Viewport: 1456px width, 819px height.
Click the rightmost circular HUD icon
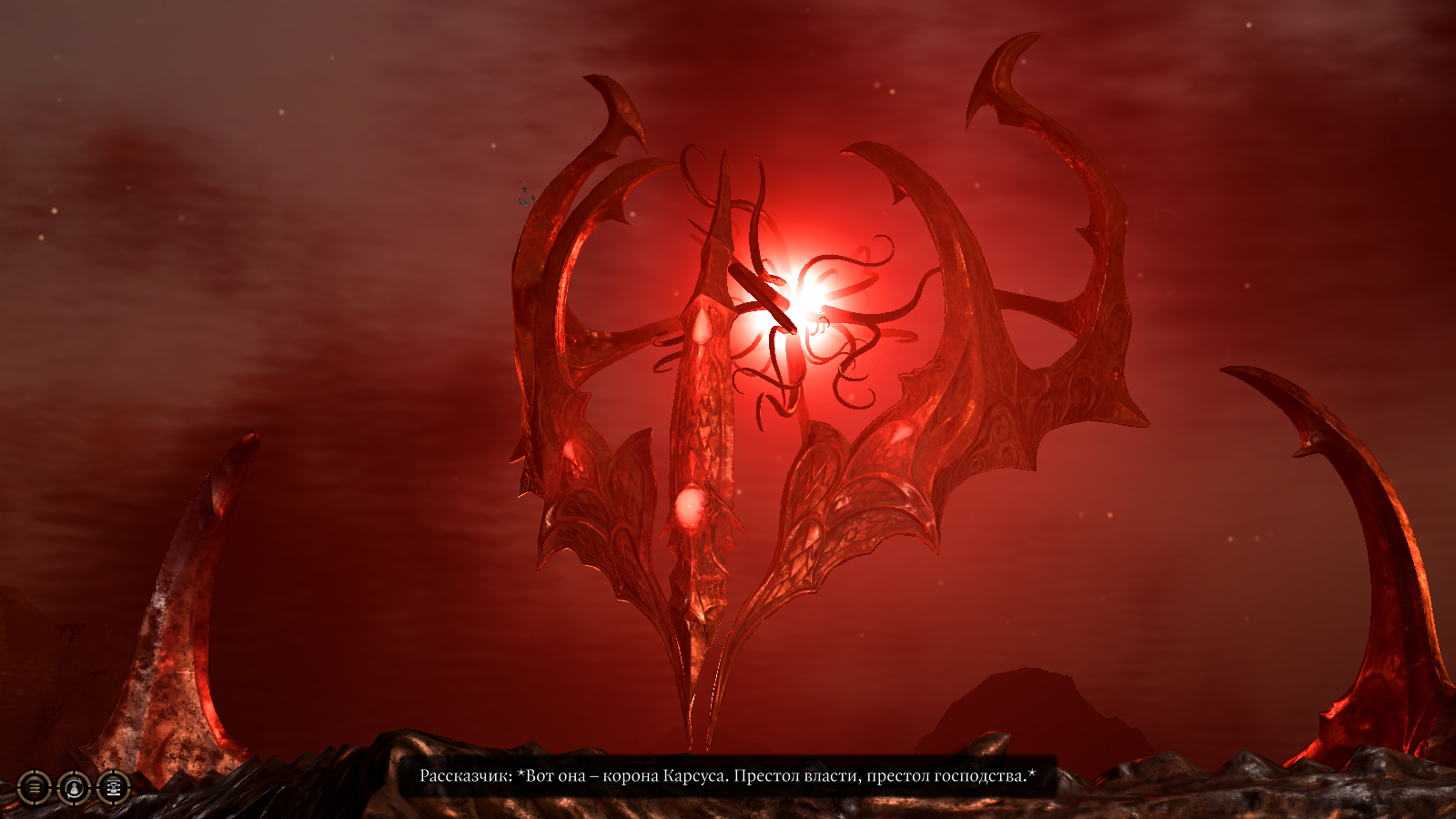pos(113,788)
